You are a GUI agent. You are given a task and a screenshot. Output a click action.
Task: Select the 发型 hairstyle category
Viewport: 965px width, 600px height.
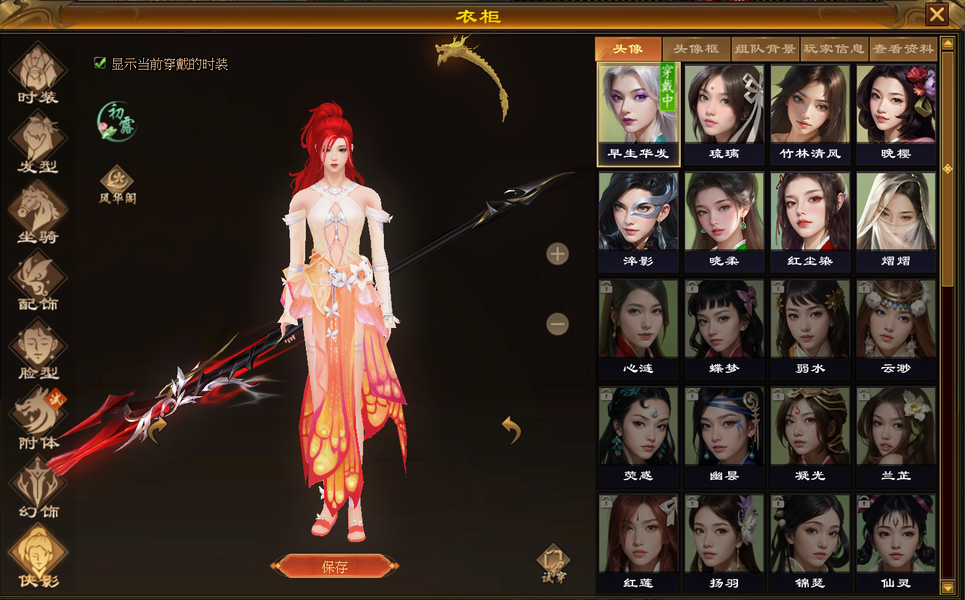click(38, 141)
